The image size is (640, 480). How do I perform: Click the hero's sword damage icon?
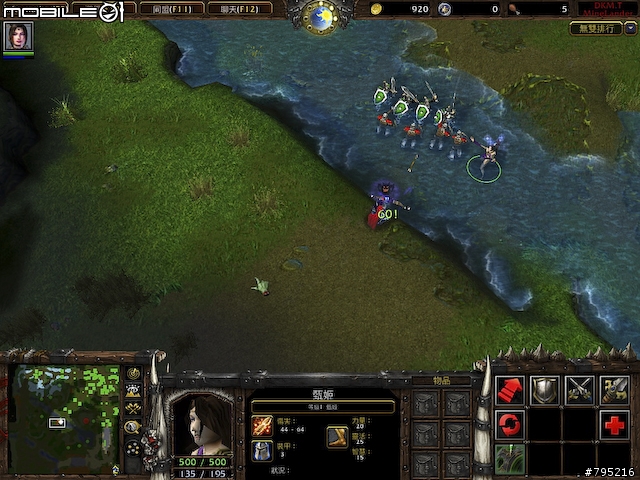pos(262,426)
